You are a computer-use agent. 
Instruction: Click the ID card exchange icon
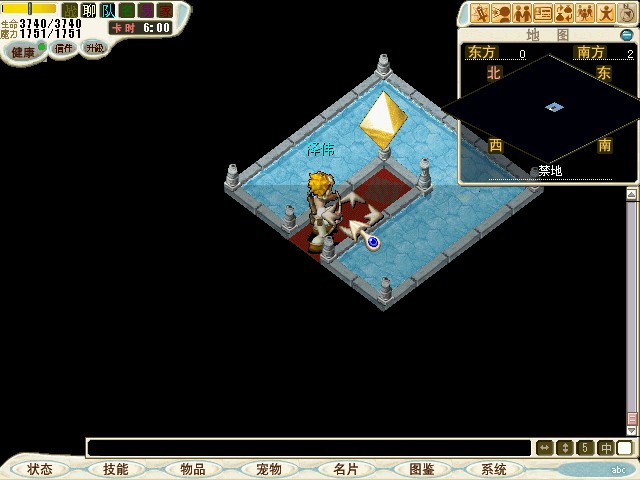pyautogui.click(x=543, y=13)
